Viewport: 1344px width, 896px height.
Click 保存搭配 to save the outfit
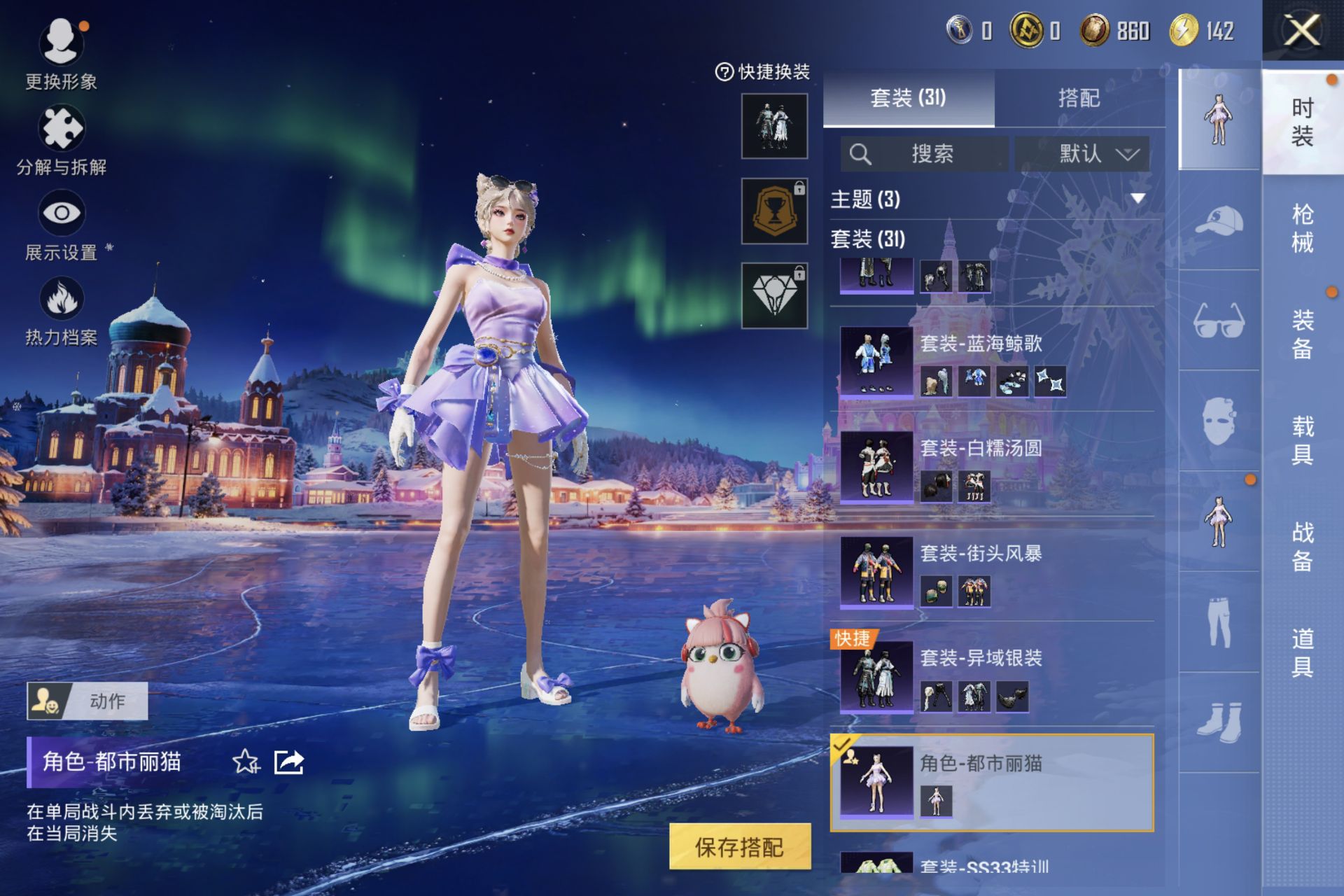pyautogui.click(x=739, y=847)
